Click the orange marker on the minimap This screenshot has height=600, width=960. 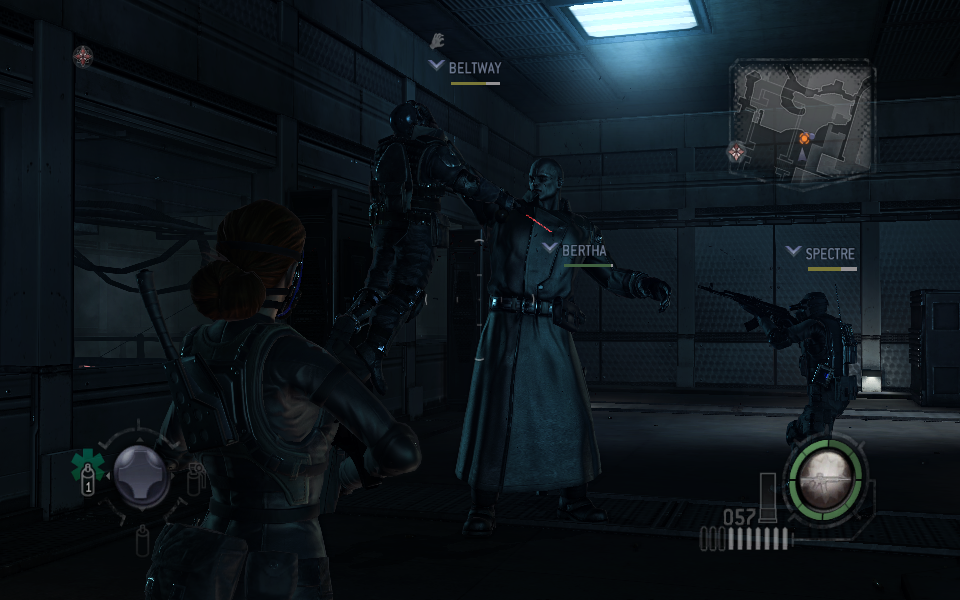click(x=804, y=138)
